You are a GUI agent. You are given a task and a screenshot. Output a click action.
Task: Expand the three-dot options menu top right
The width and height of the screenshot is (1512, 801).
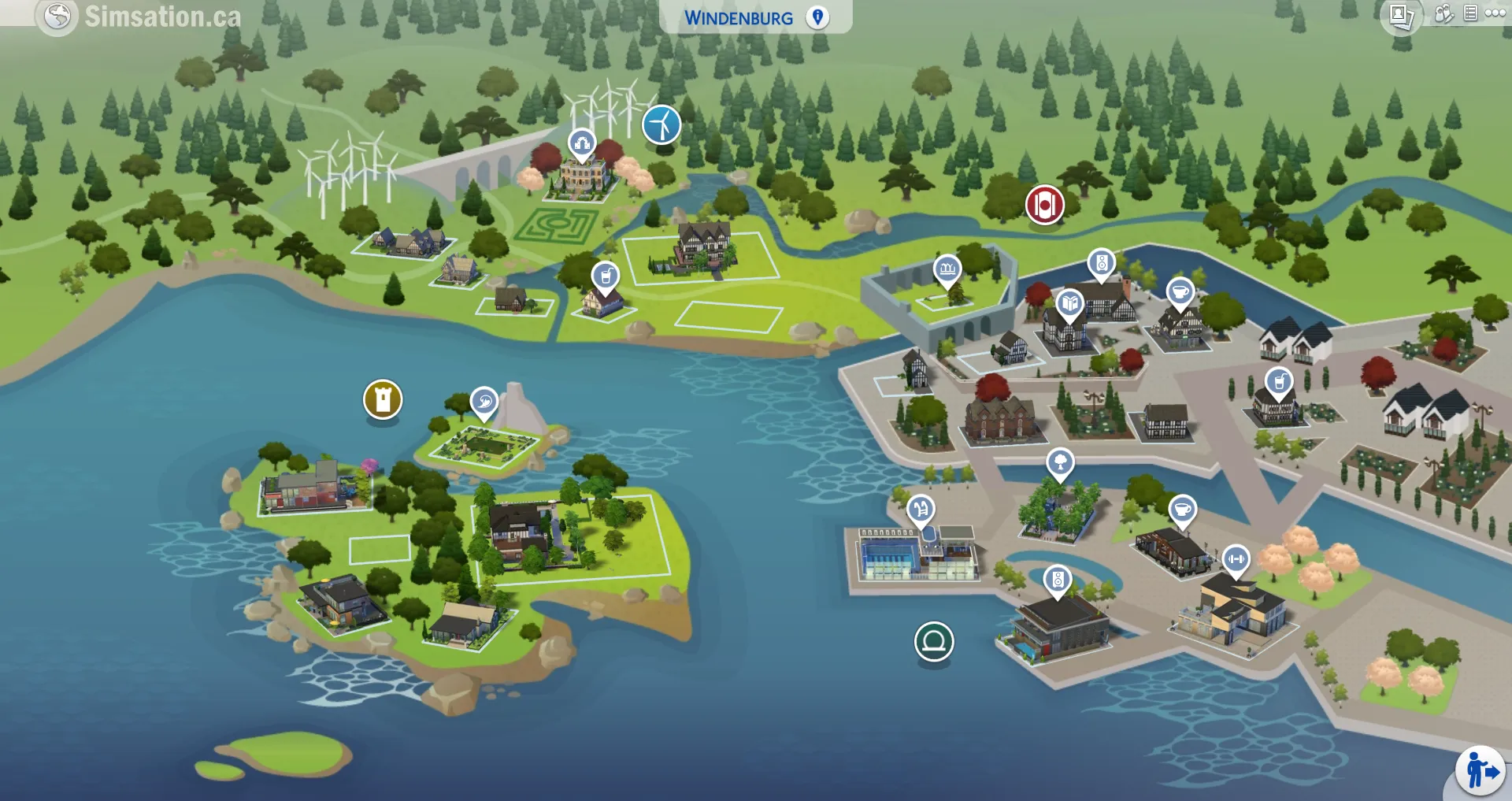[1495, 13]
